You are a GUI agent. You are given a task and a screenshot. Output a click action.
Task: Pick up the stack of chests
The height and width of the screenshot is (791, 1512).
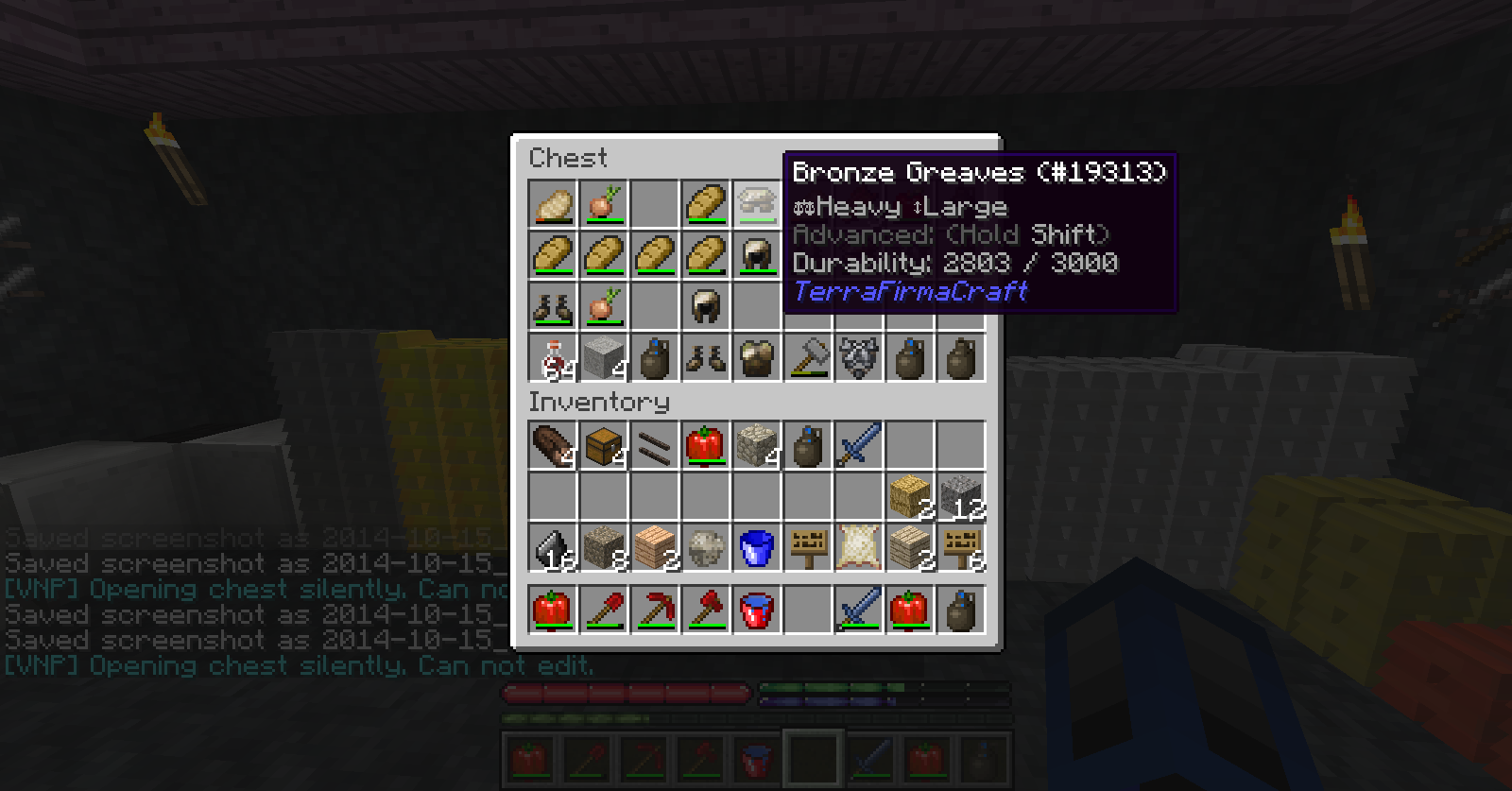pos(604,445)
